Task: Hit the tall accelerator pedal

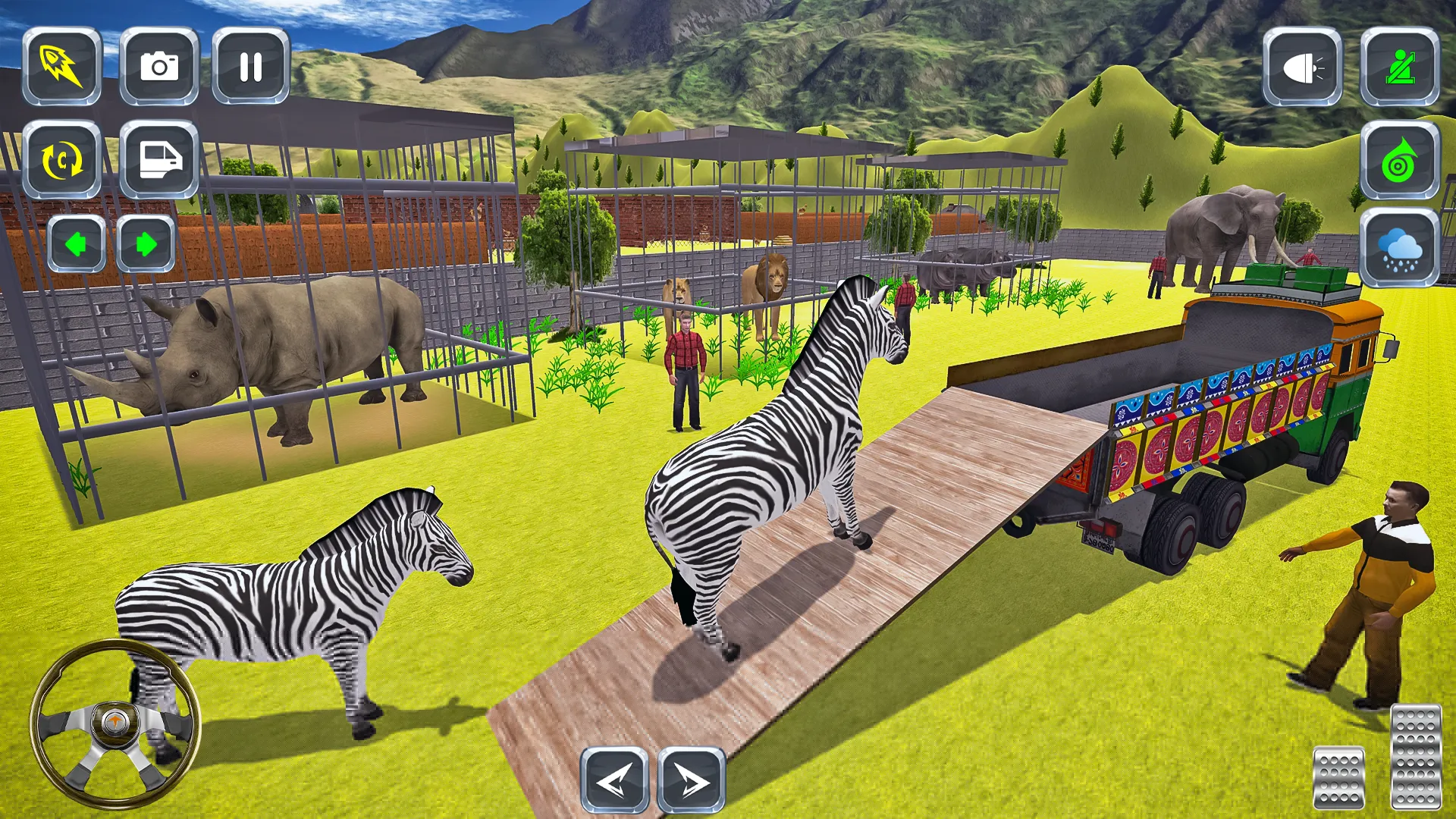Action: point(1416,756)
